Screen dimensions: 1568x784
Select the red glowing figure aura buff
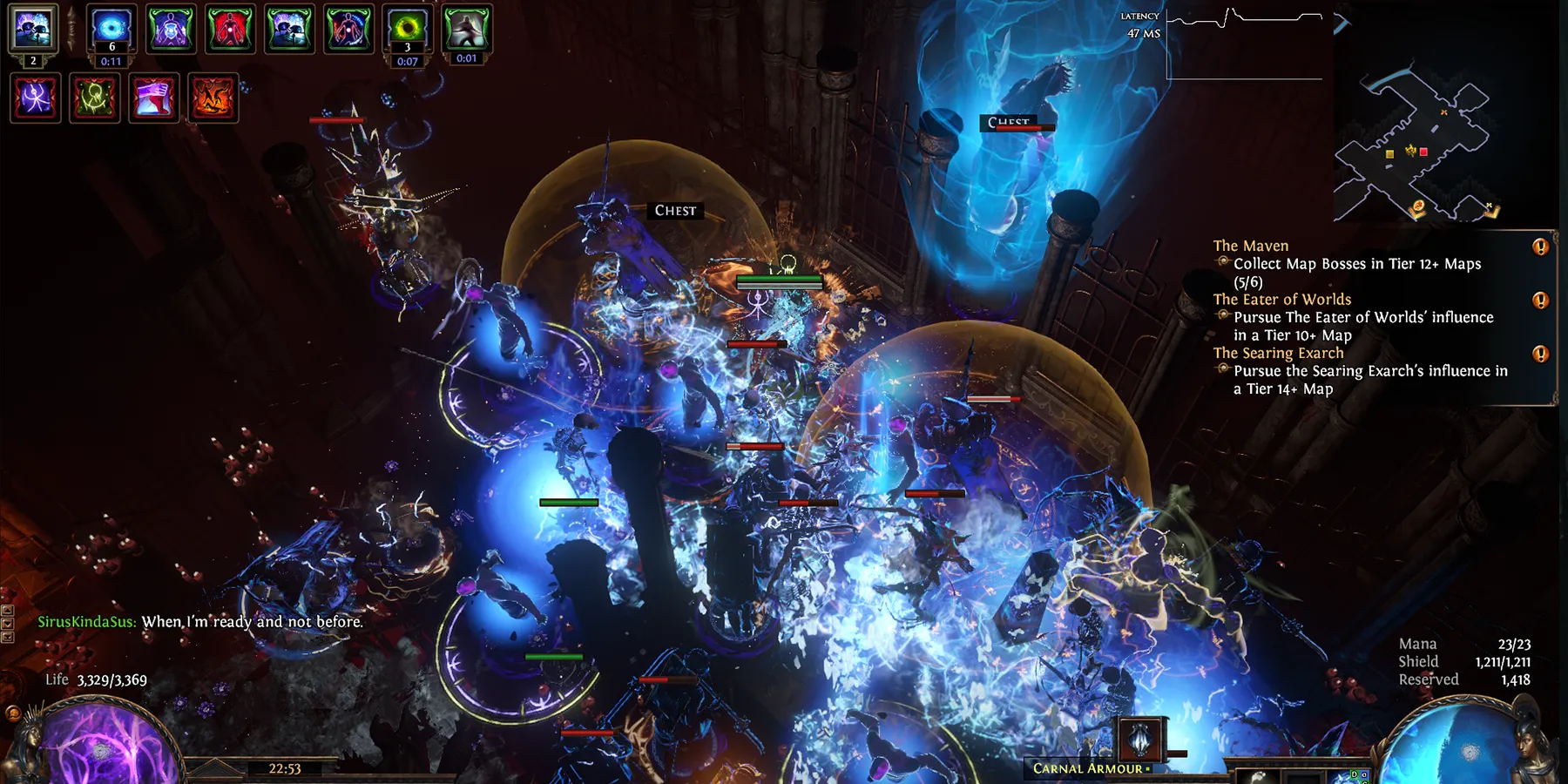pos(230,28)
